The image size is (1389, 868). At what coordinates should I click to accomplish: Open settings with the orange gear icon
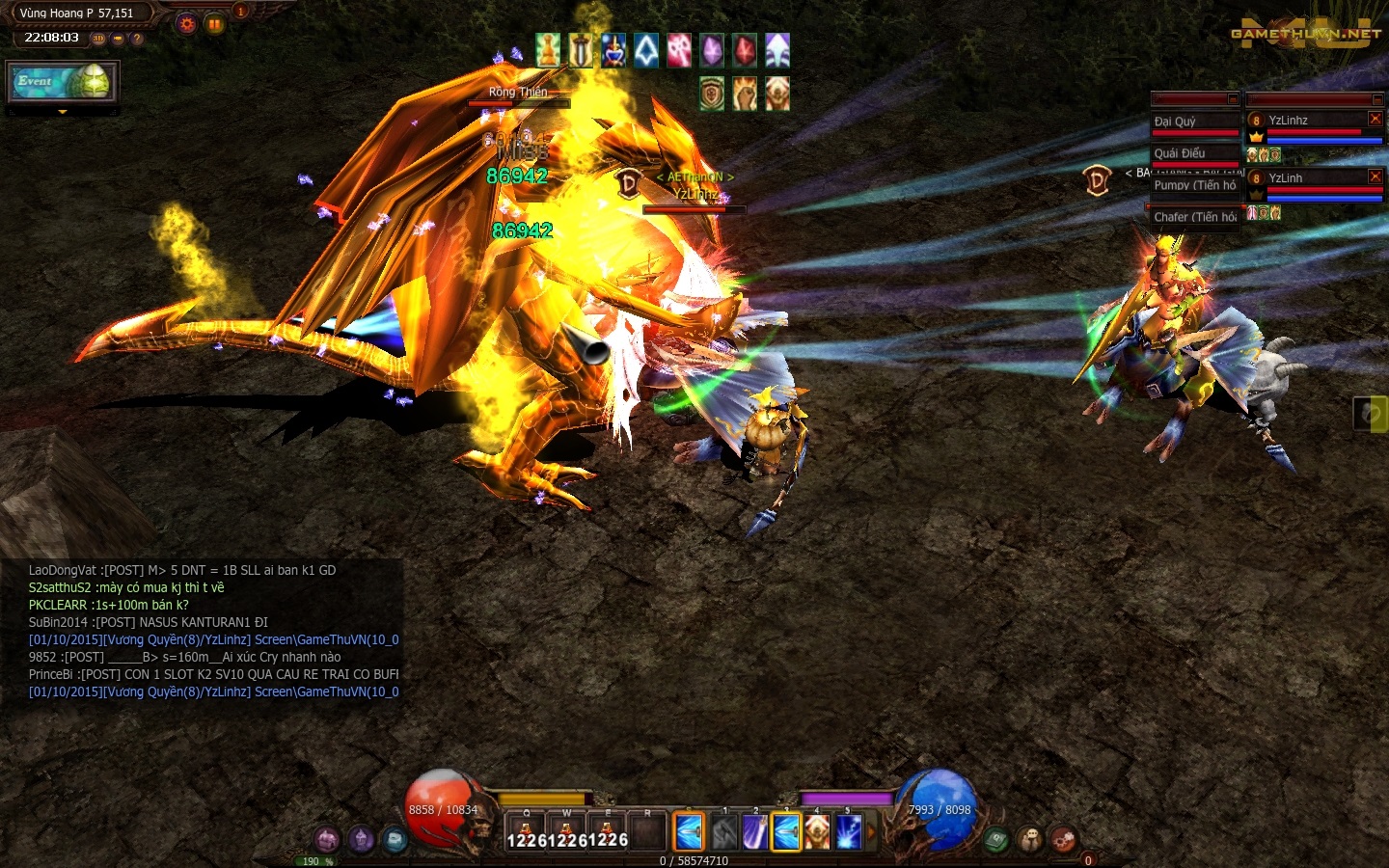click(x=187, y=24)
